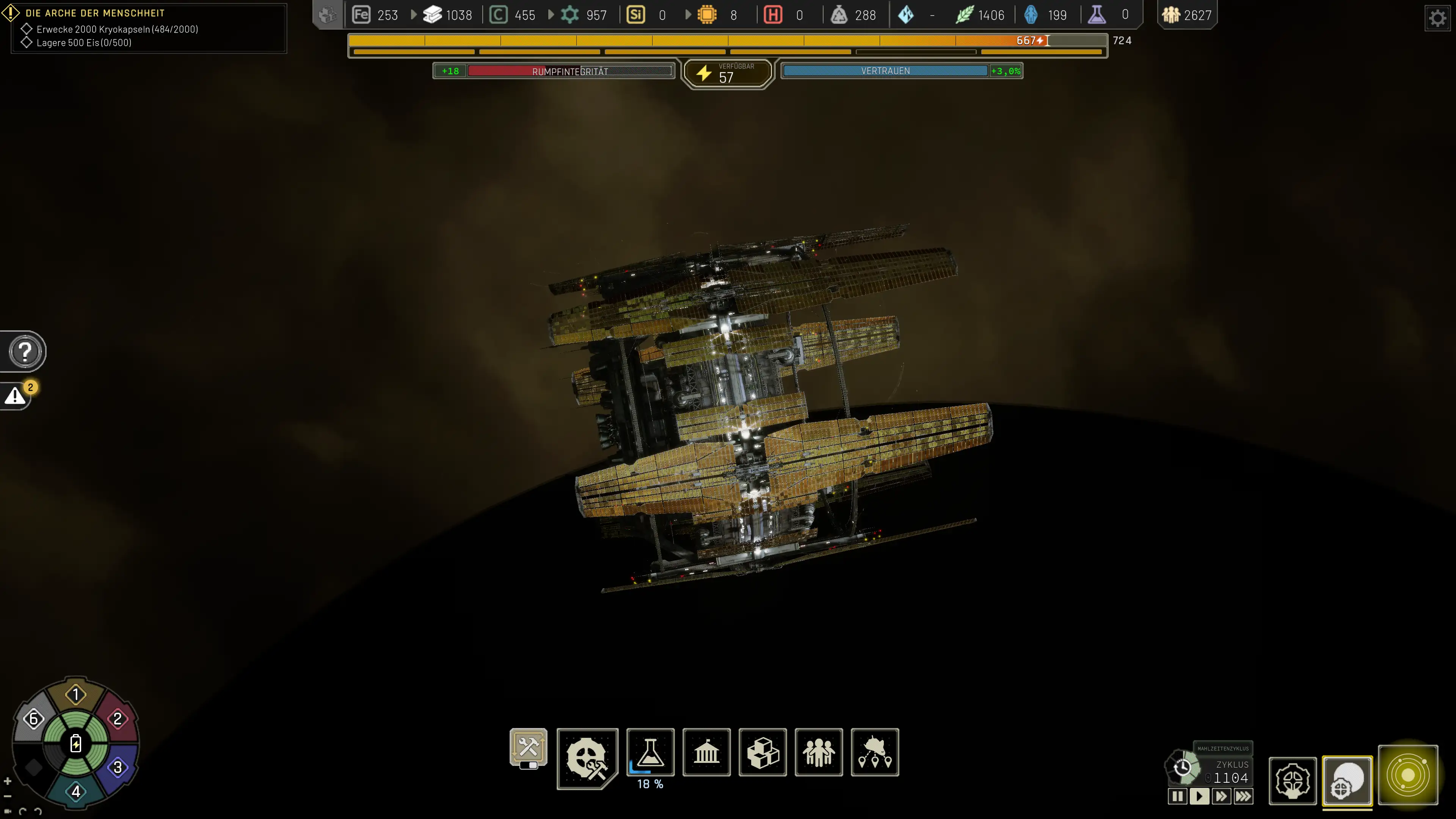Set game speed to triple arrows
The image size is (1456, 819).
pos(1244,796)
